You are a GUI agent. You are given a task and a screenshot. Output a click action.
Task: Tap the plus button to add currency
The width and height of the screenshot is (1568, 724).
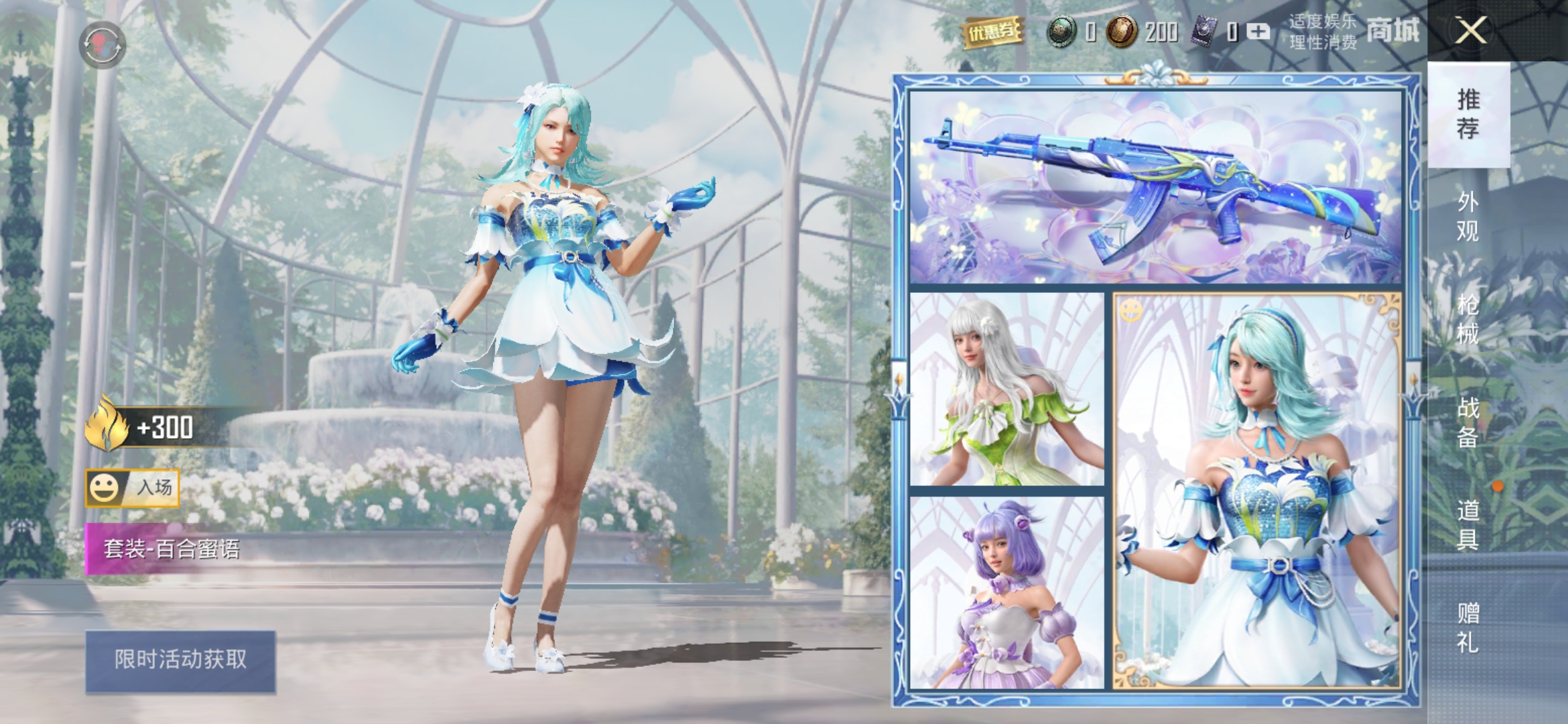pyautogui.click(x=1258, y=32)
